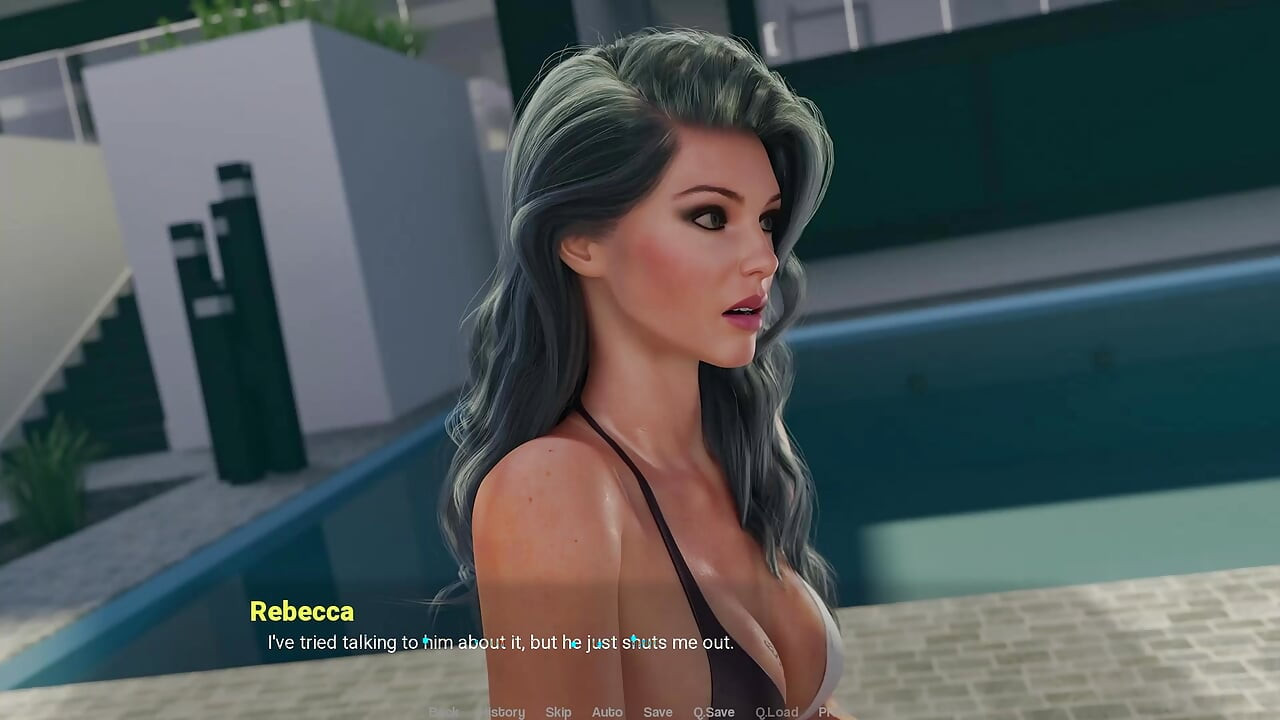Load the last quick save with Q.Load
1280x720 pixels.
point(776,712)
